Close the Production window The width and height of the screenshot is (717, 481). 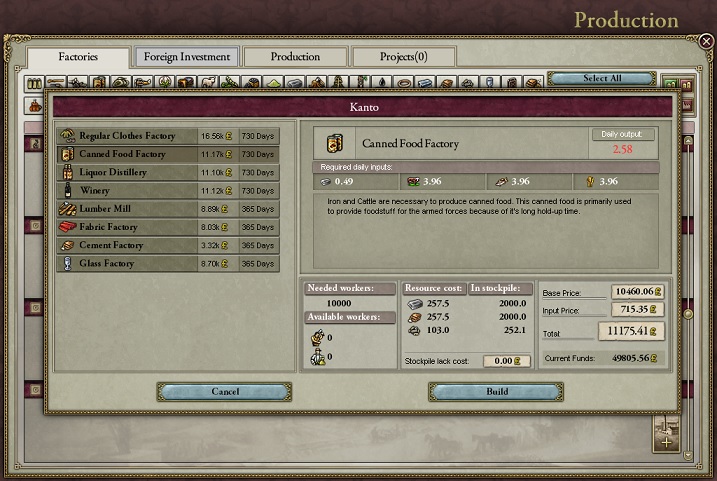(x=706, y=42)
